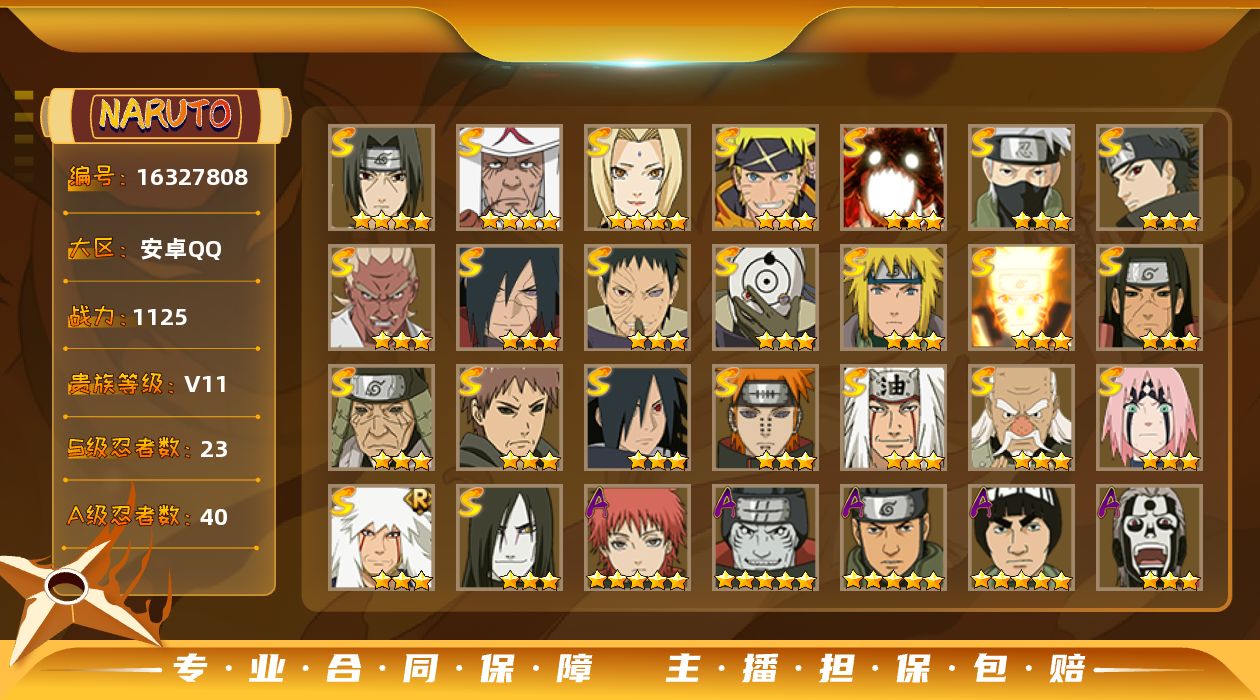Select the Might Guy A-rank tile
The image size is (1260, 700).
pos(1021,537)
